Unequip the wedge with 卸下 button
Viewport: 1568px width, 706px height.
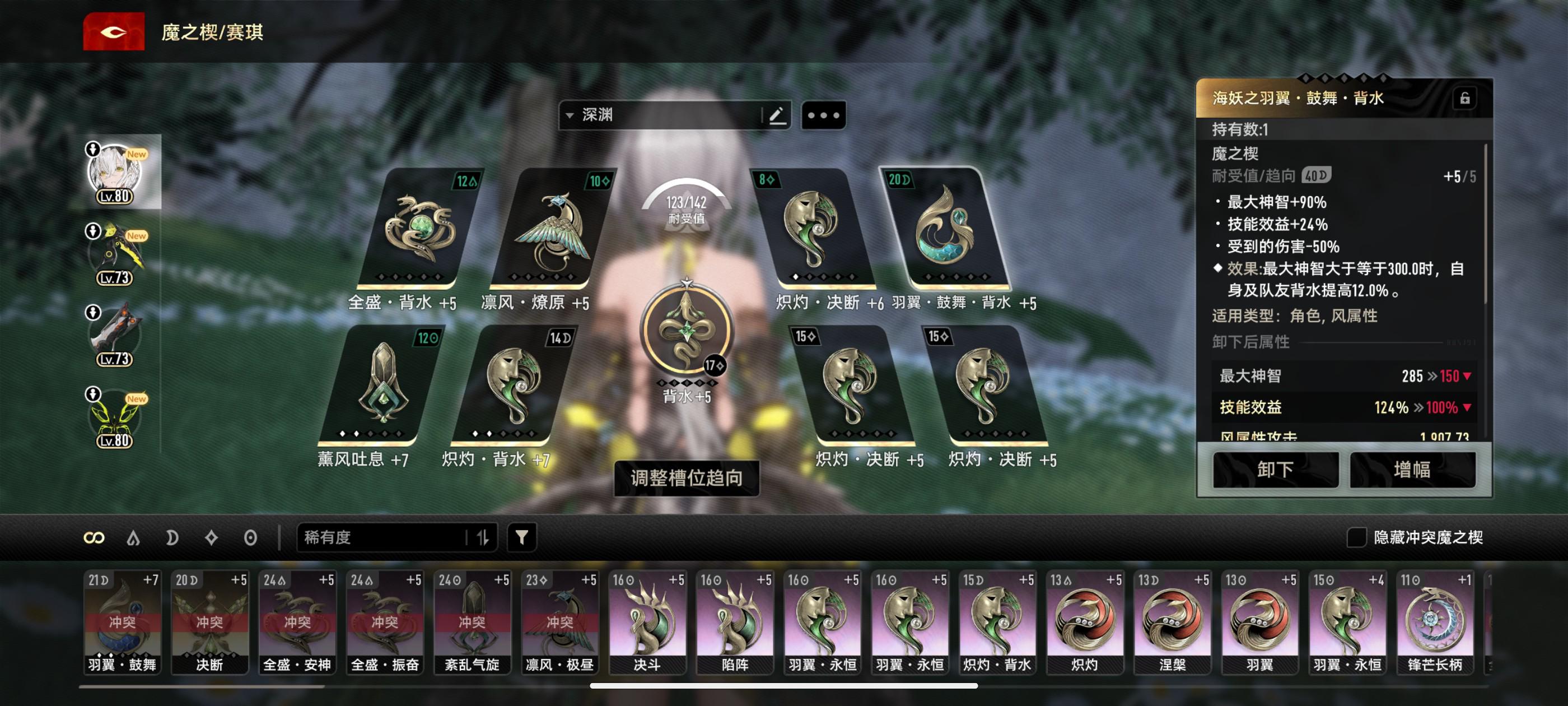(1275, 470)
